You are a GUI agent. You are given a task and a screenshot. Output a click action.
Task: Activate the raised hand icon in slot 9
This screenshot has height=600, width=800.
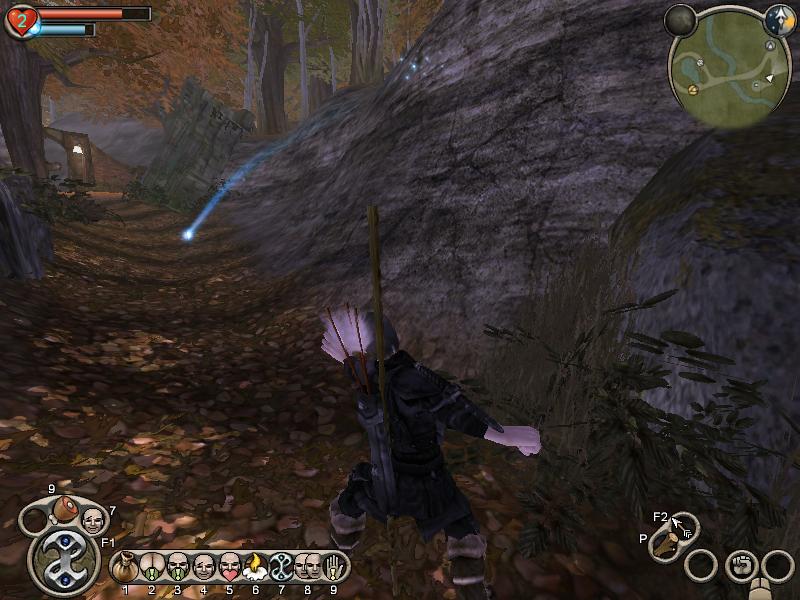click(334, 568)
